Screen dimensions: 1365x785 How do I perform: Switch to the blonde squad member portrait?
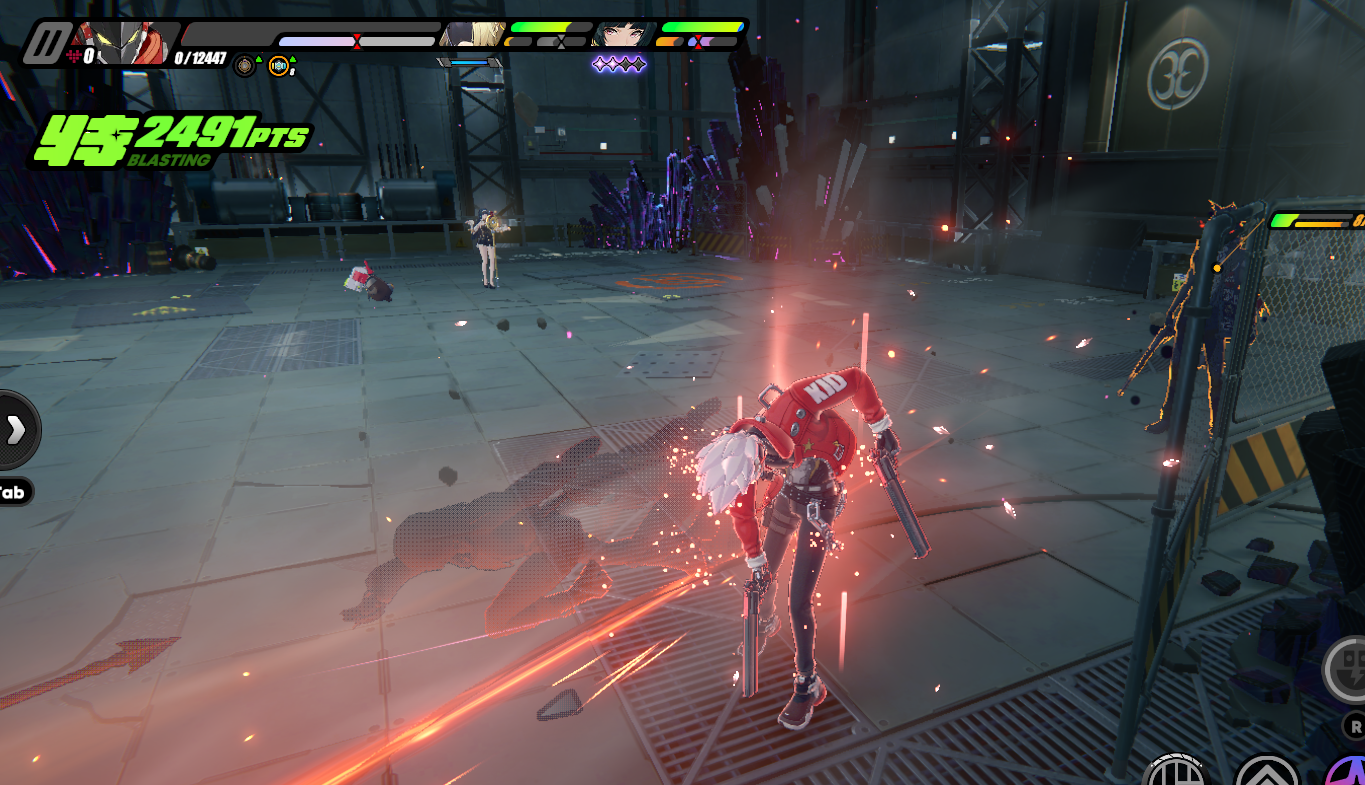tap(473, 35)
